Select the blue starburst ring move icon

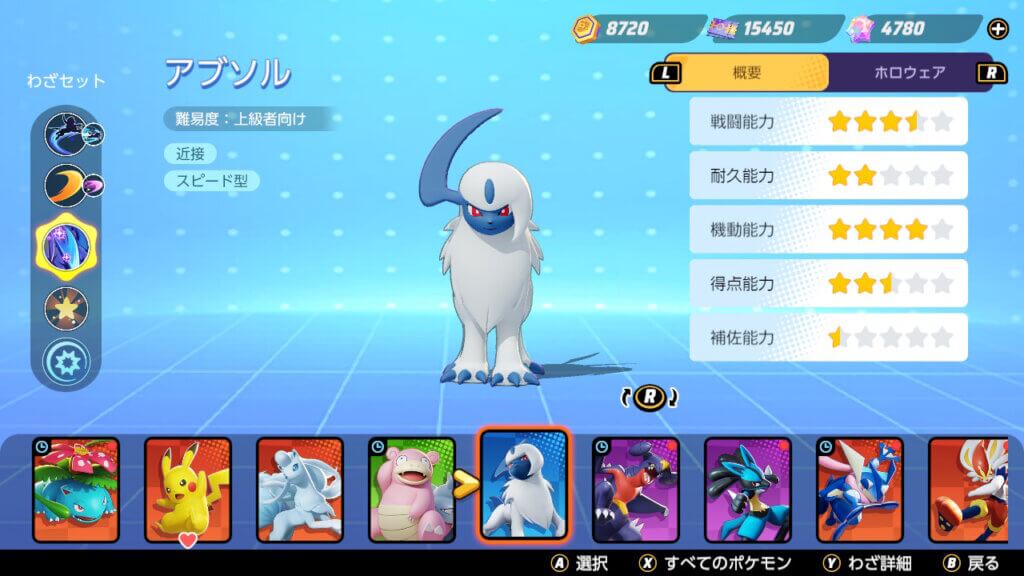(66, 360)
